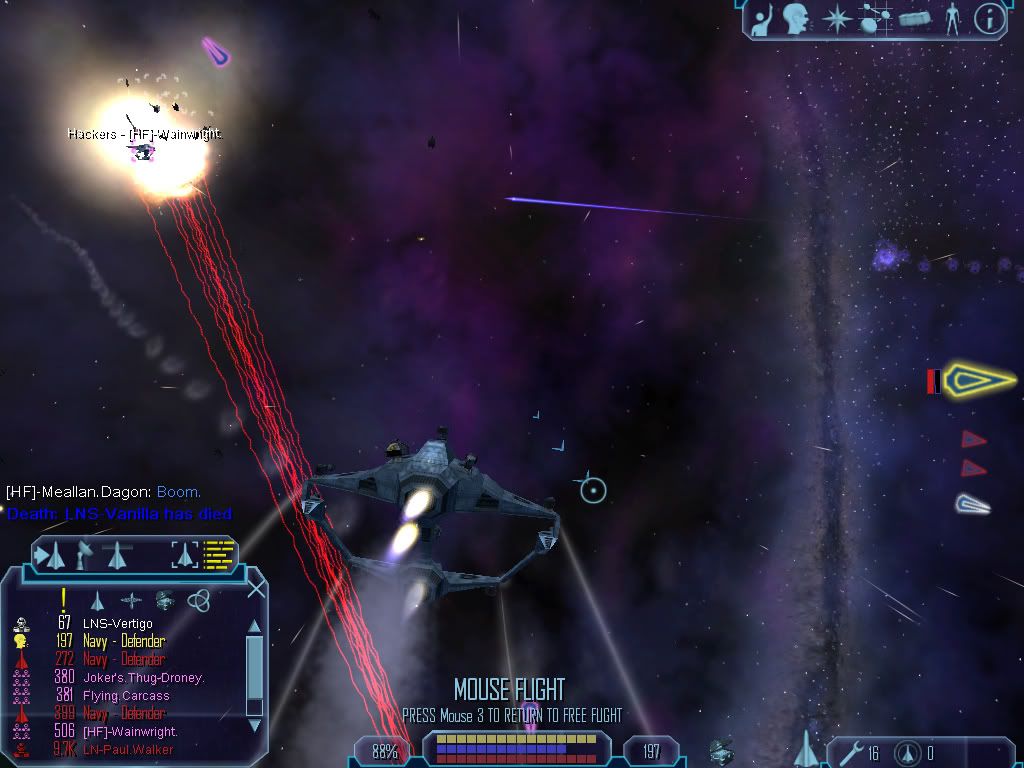Activate the go-to maneuver arrow-and-ship icon
The image size is (1024, 768).
tap(50, 554)
